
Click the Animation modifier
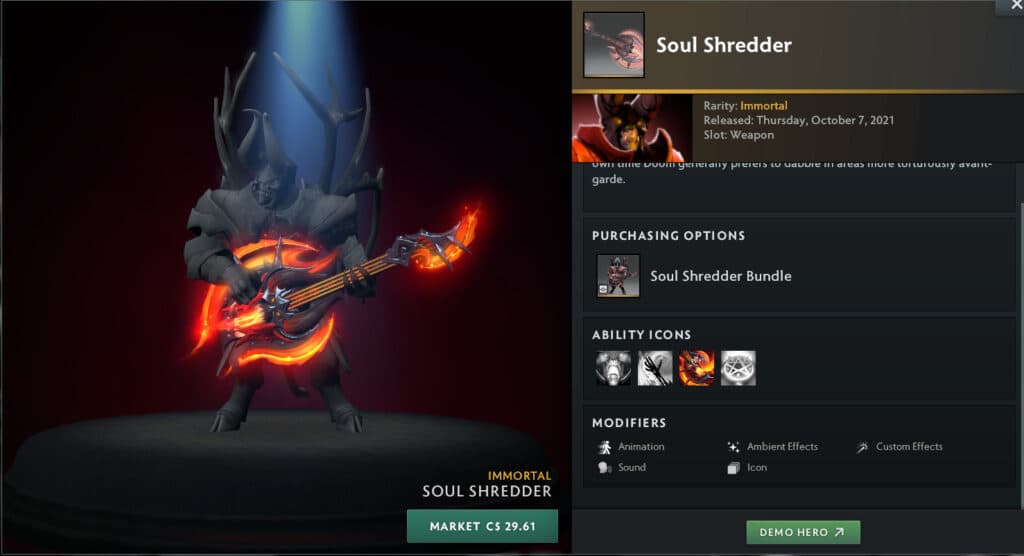point(640,447)
